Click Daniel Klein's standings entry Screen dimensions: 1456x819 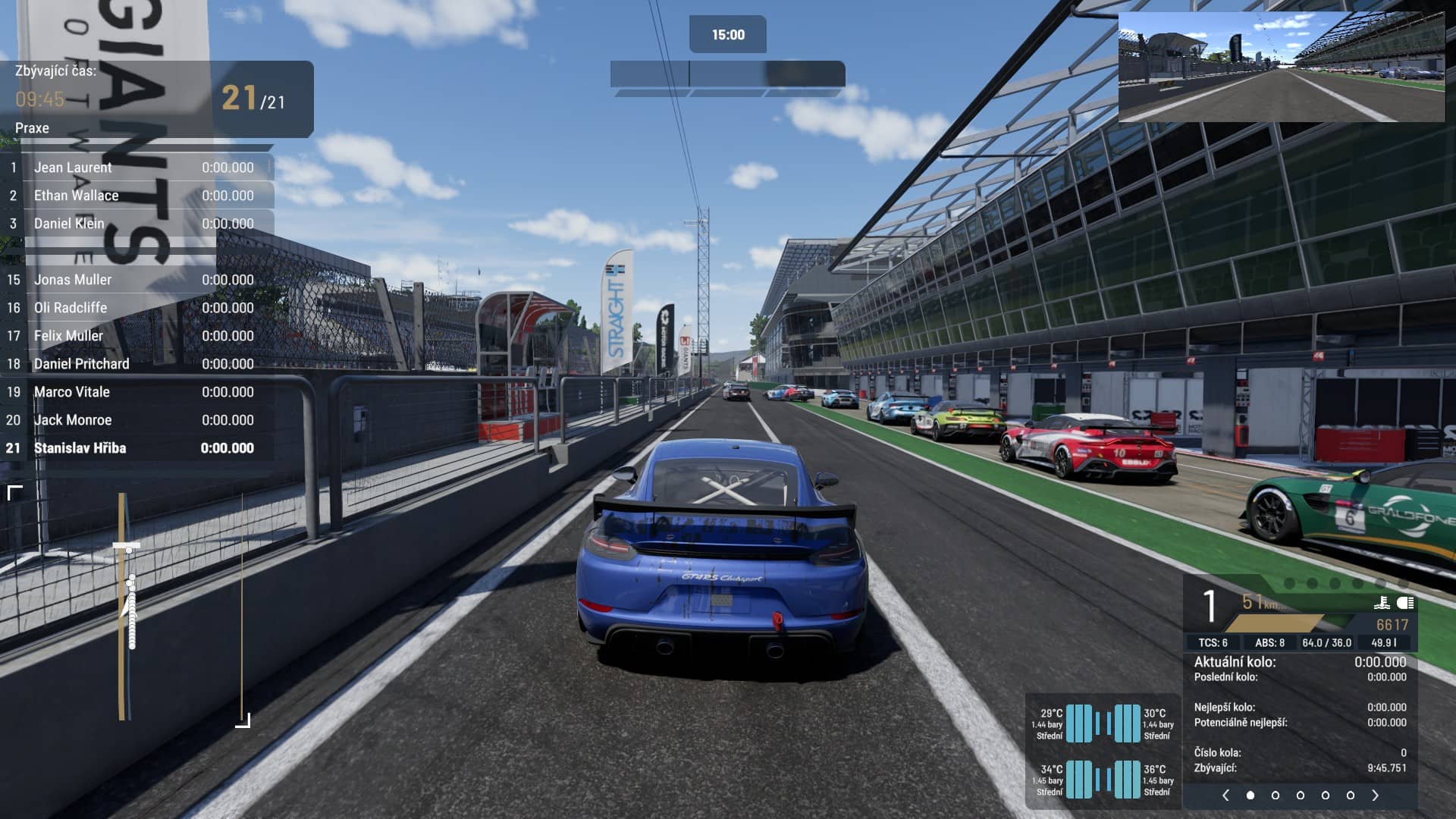click(x=136, y=224)
